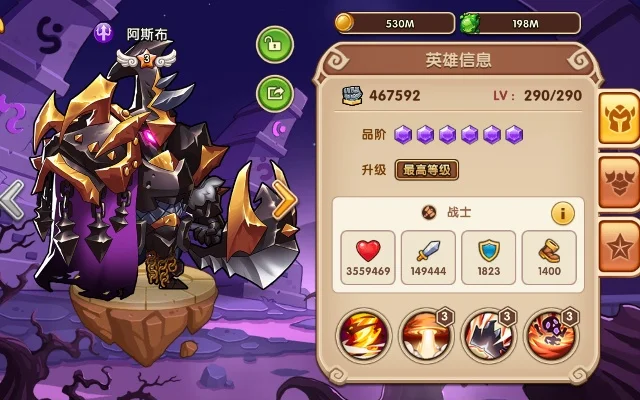Open the yellow info button beside 战士
640x400 pixels.
(563, 213)
